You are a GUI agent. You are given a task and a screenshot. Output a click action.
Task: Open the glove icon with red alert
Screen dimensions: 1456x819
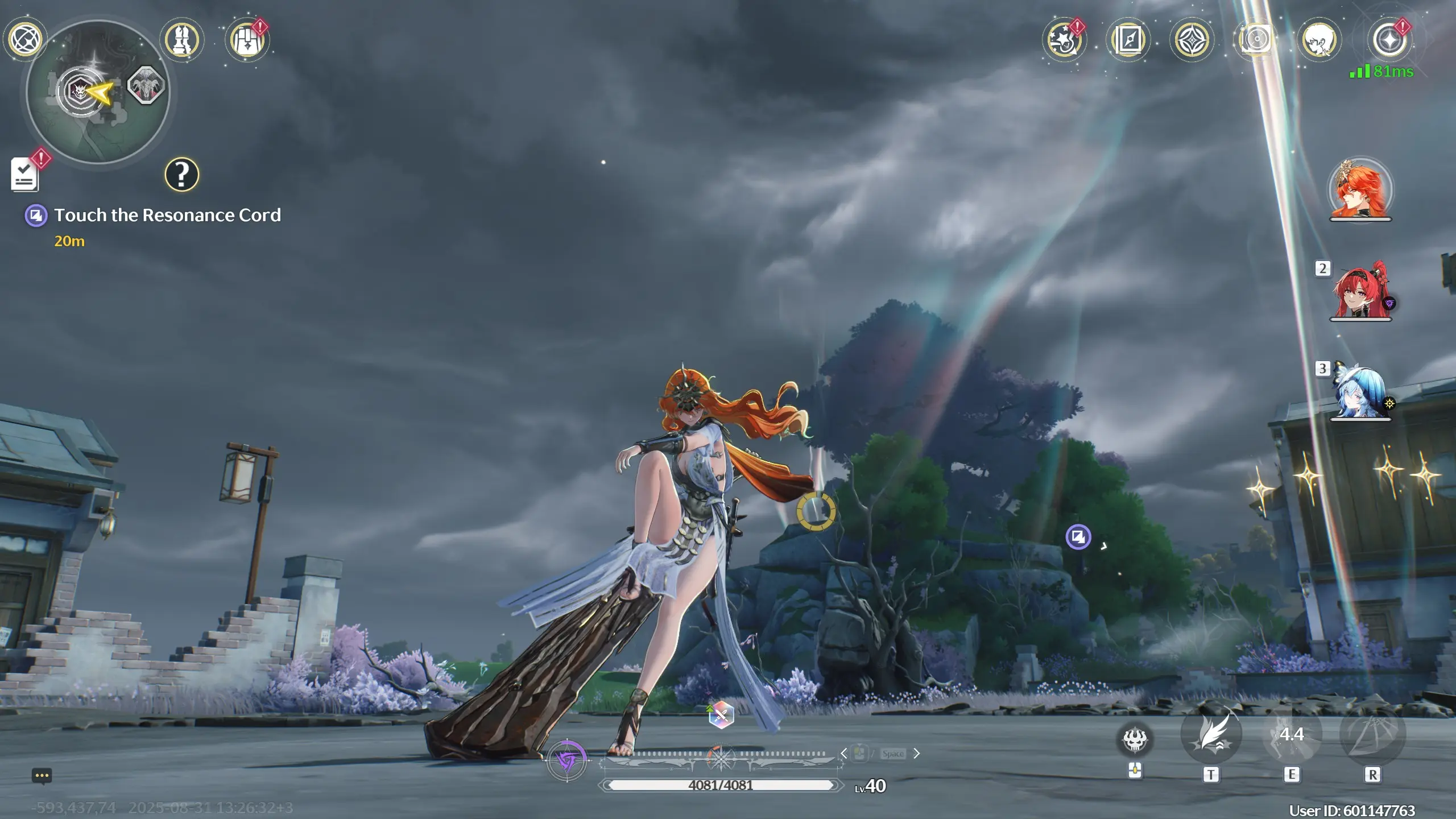[247, 40]
